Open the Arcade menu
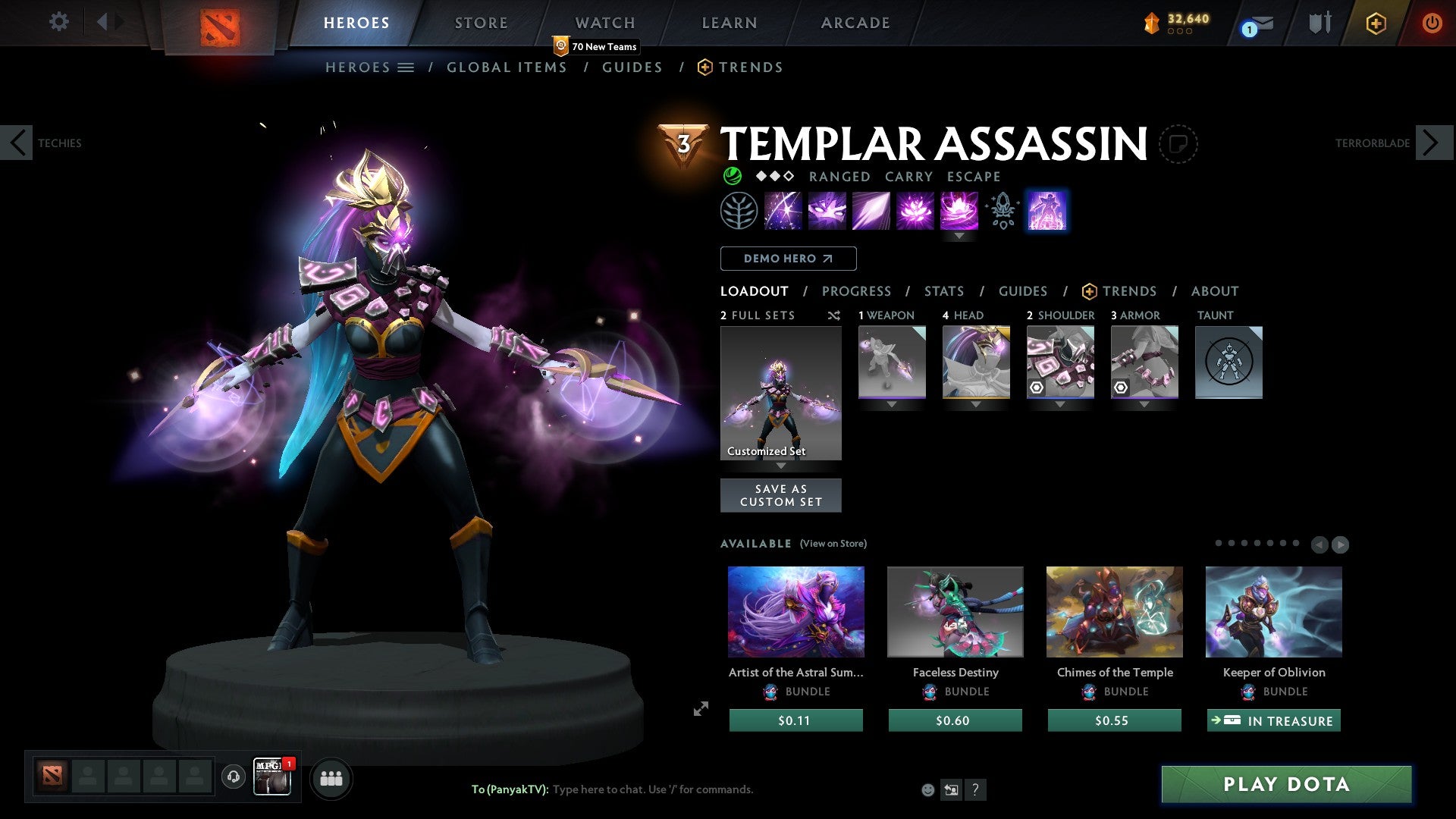Screen dimensions: 1456x819 pyautogui.click(x=855, y=22)
